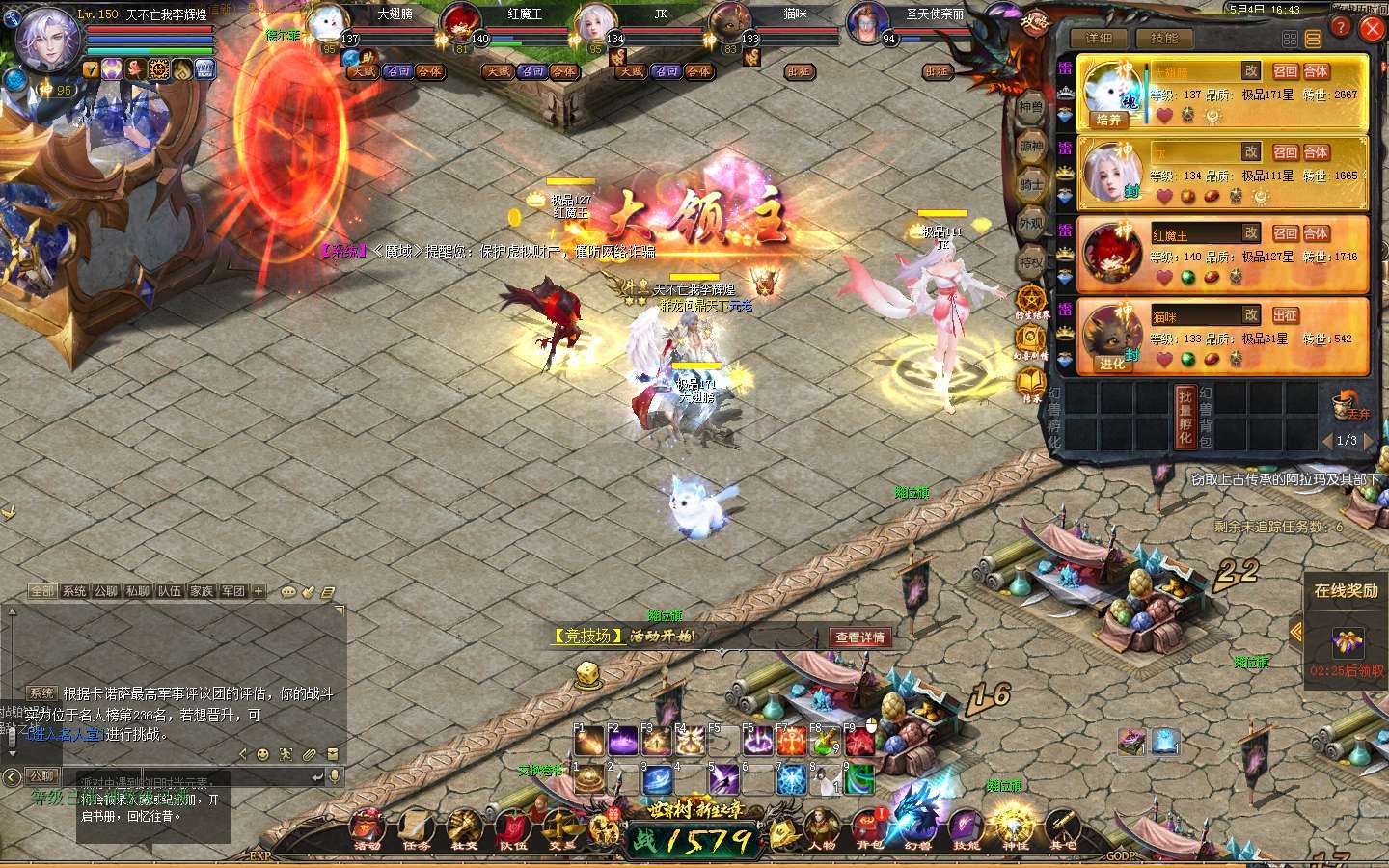1389x868 pixels.
Task: Open the pet panel help question mark
Action: 1341,28
